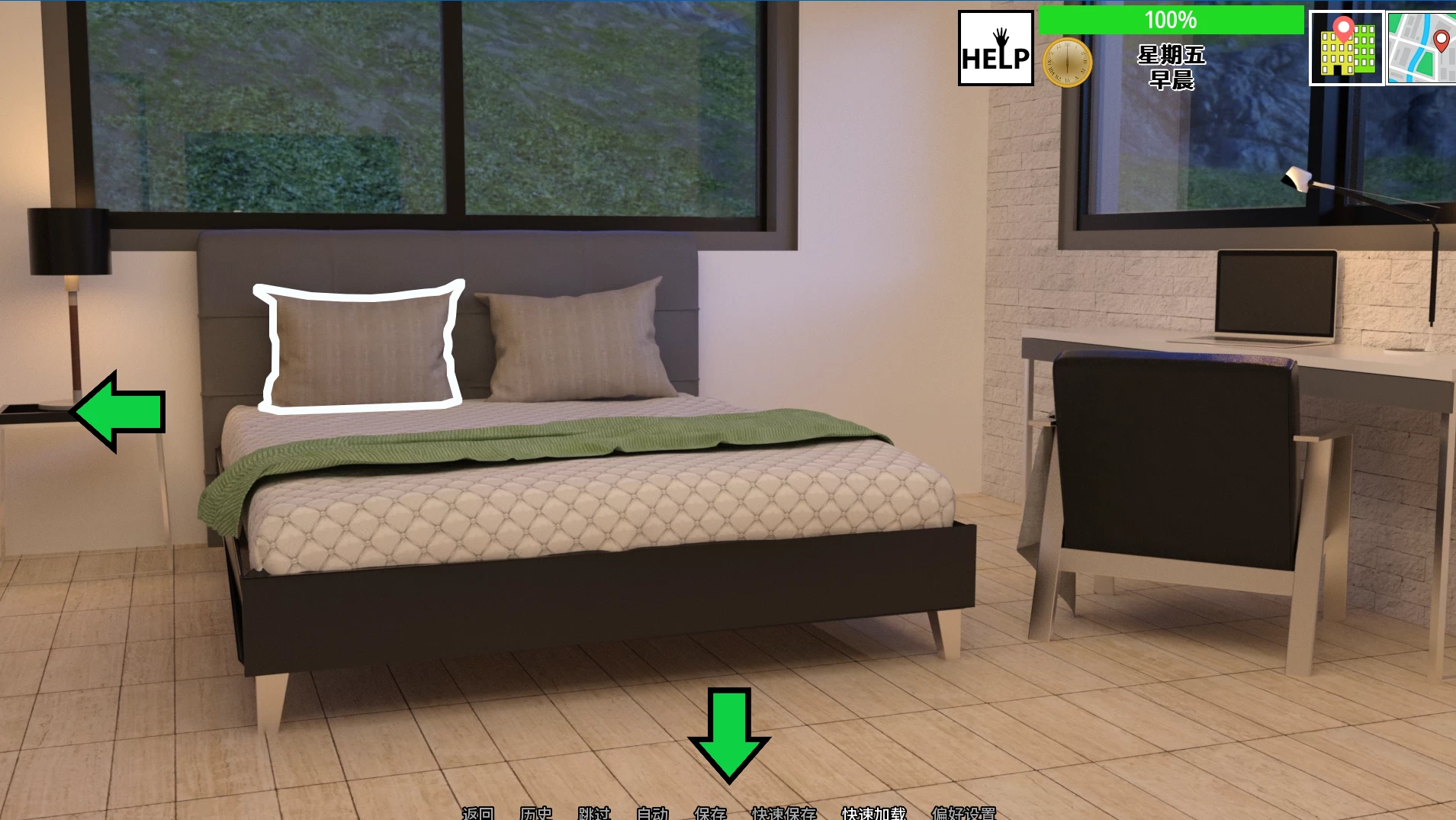Trigger 快速保存 quick save

(x=783, y=813)
